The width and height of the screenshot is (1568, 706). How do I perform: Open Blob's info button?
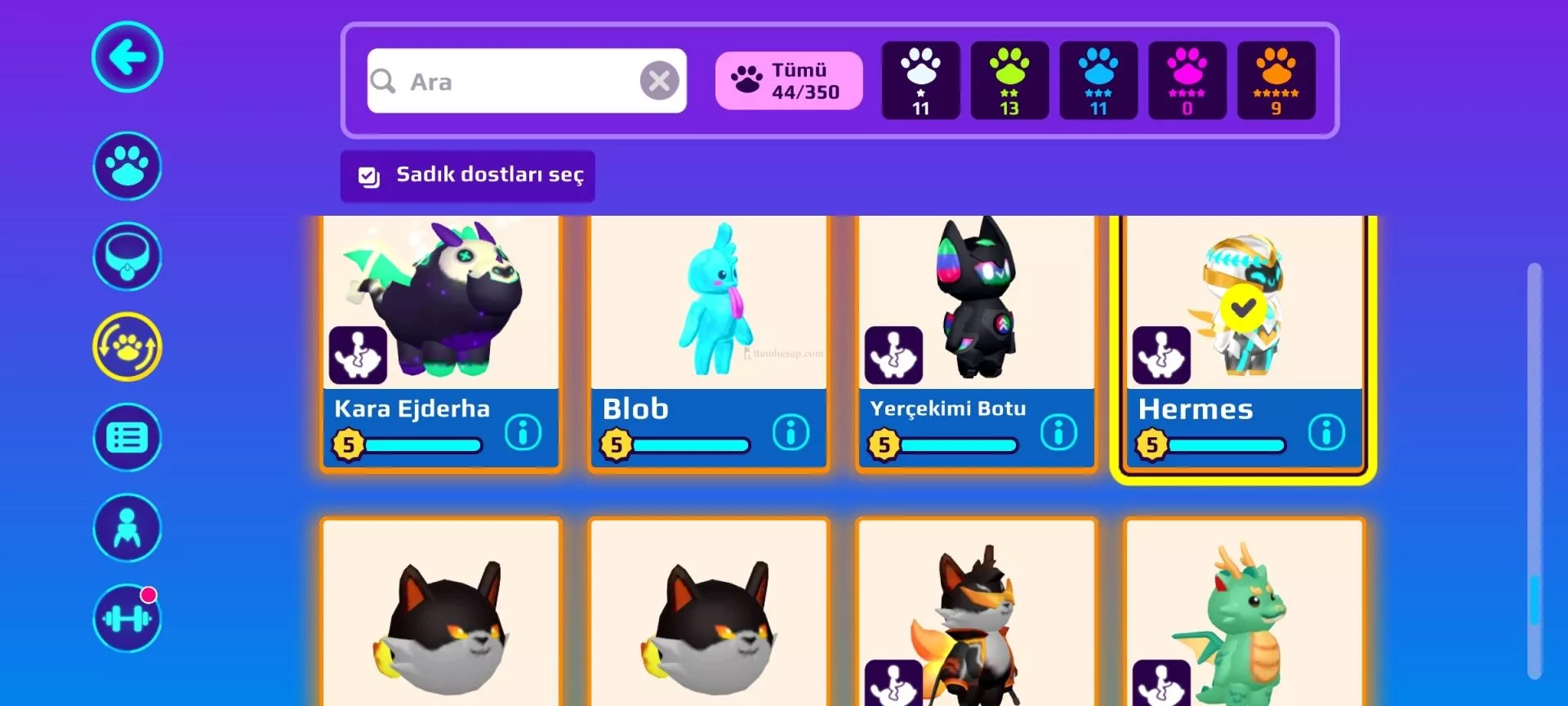(791, 431)
